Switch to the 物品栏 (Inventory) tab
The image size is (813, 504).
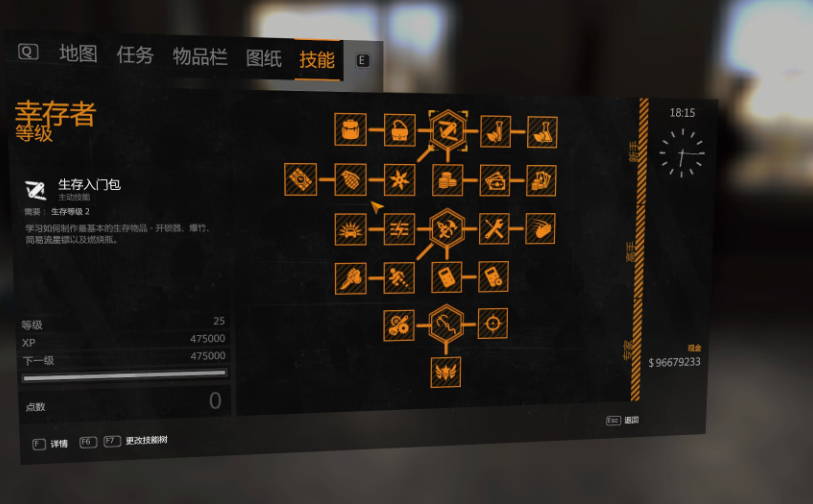coord(200,56)
